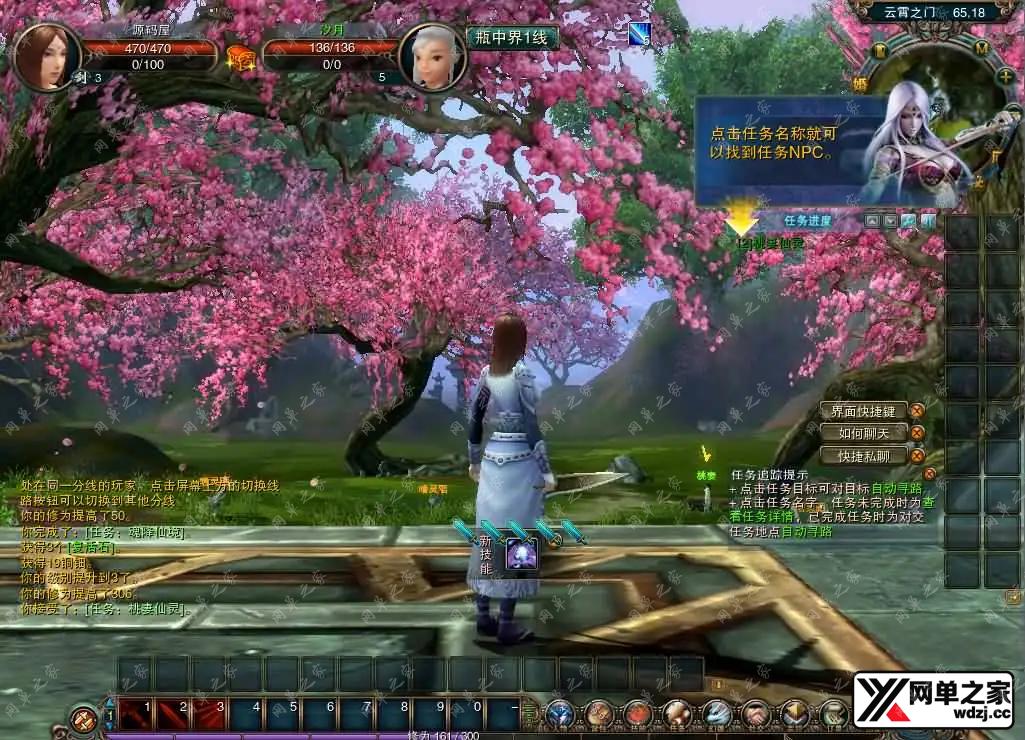Select the new skill icon

click(521, 553)
